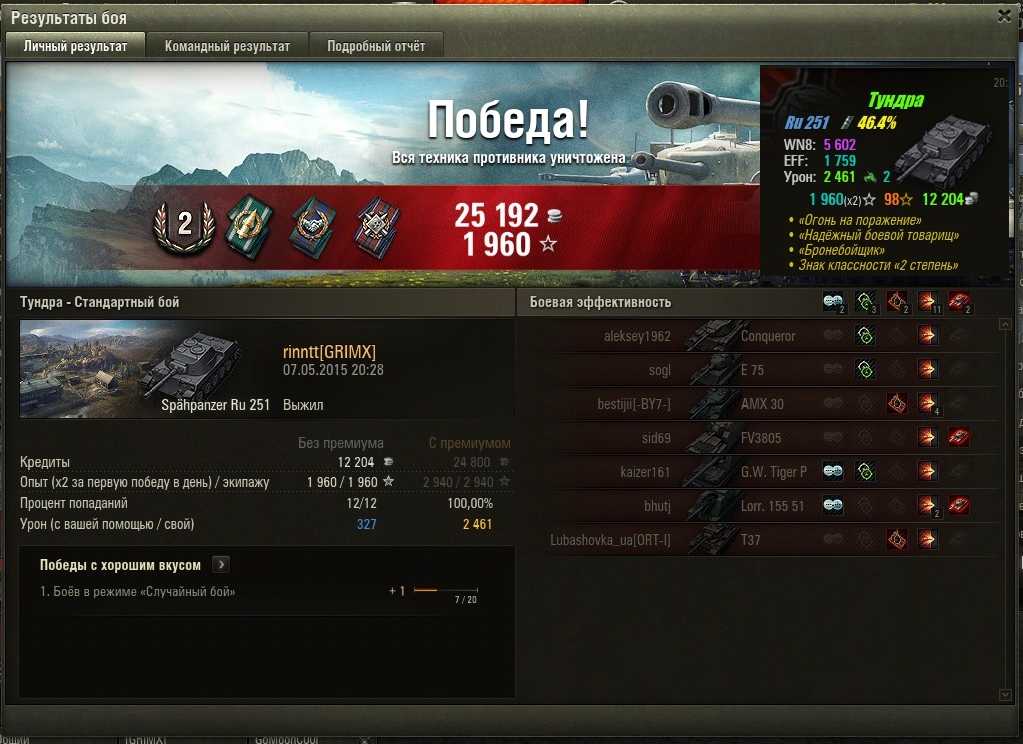
Task: Expand the Победы с хорошим вкусом arrow
Action: click(221, 565)
